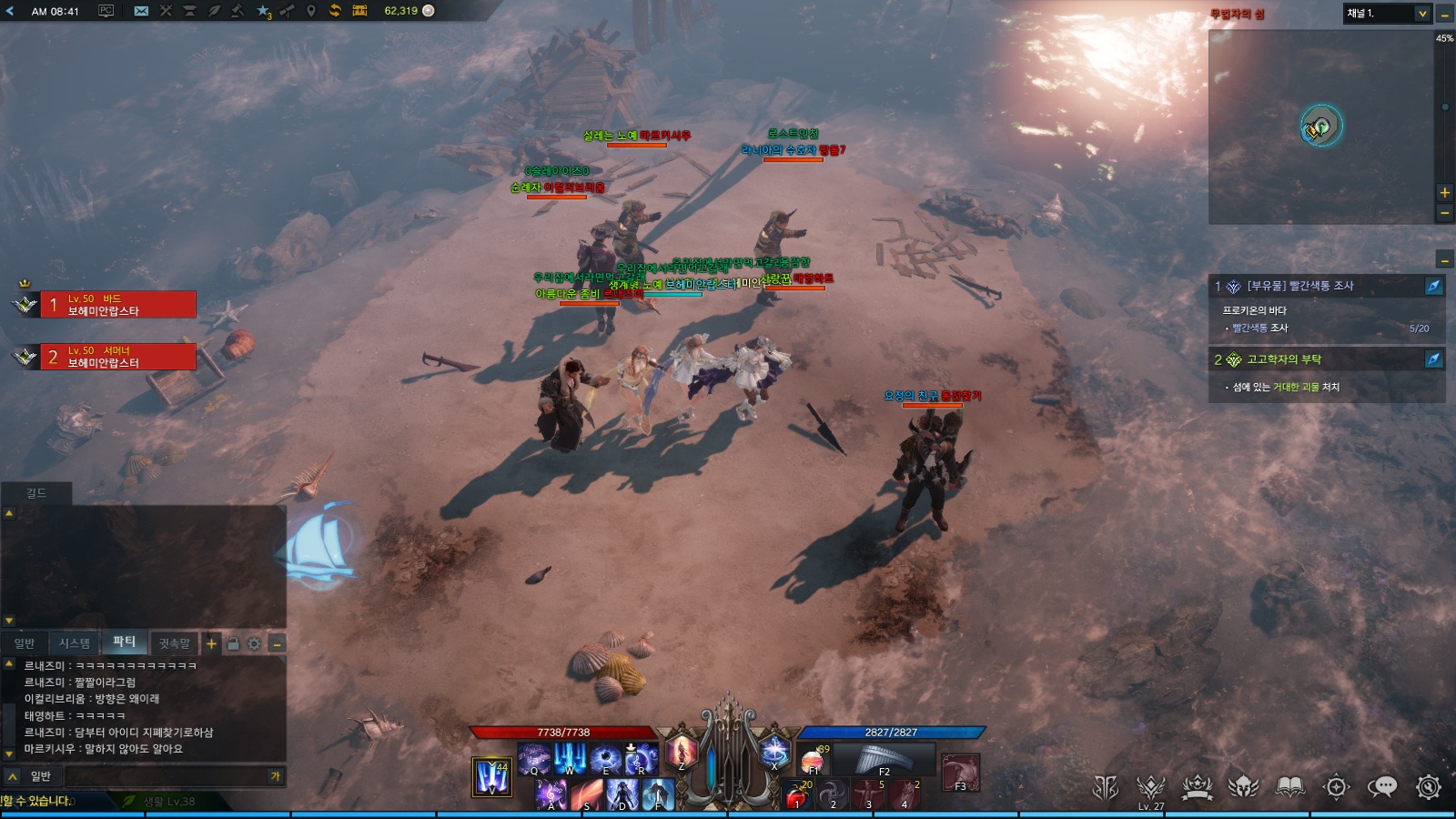Switch to the 시스템 (System) chat tab
1456x819 pixels.
pyautogui.click(x=75, y=643)
